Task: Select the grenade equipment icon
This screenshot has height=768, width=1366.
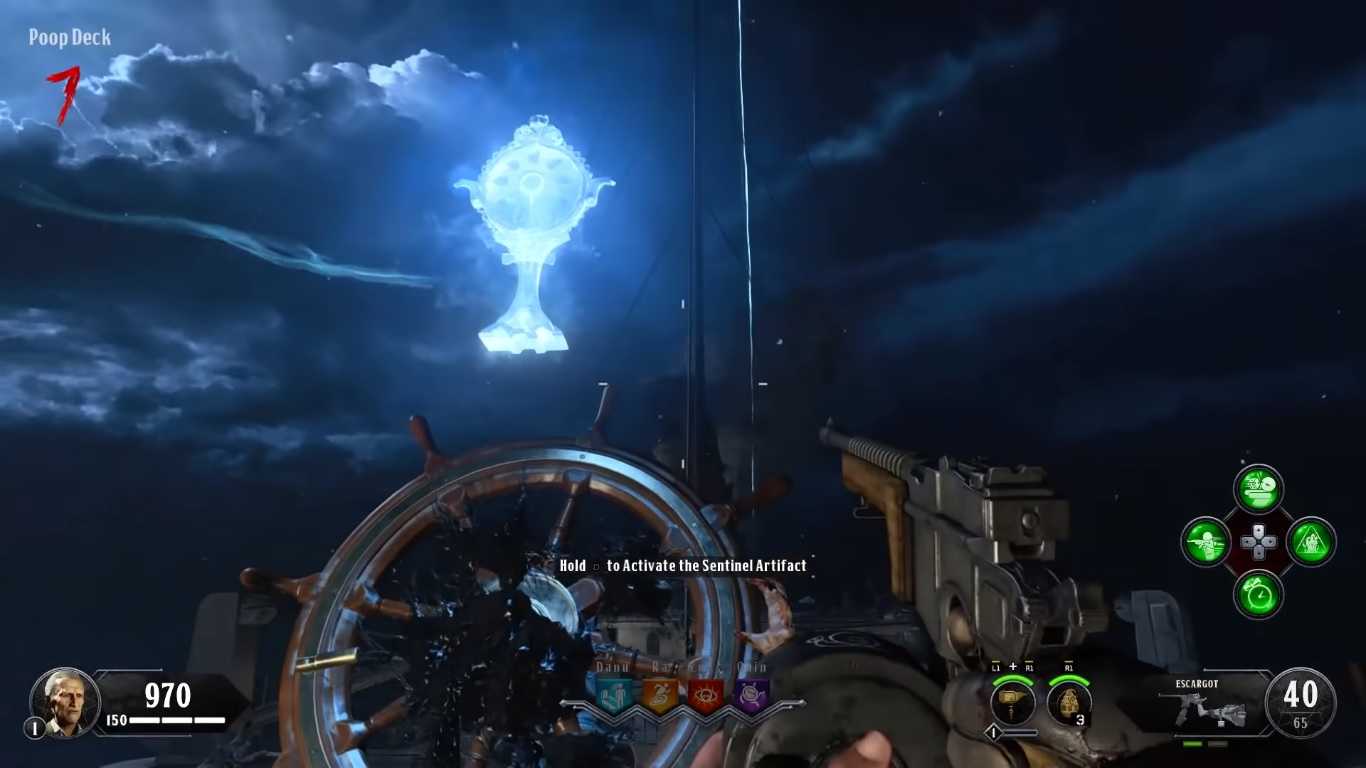Action: coord(1068,700)
